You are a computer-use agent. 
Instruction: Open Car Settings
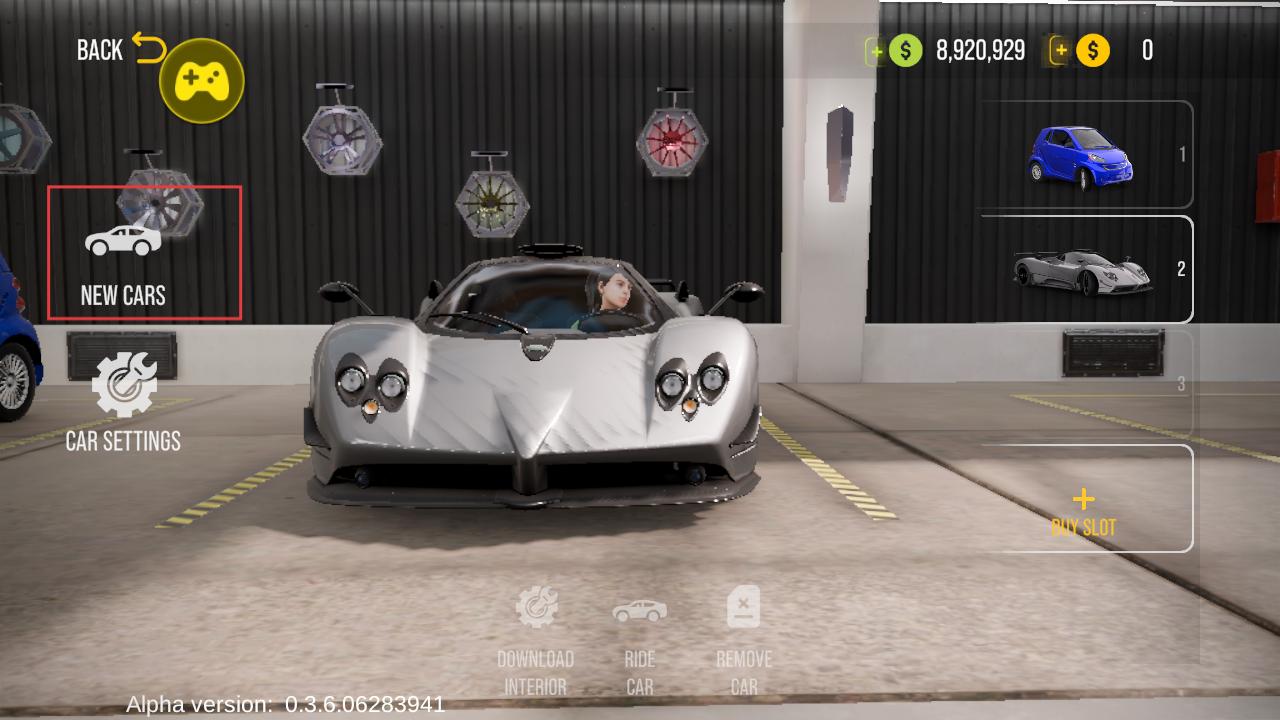point(124,402)
